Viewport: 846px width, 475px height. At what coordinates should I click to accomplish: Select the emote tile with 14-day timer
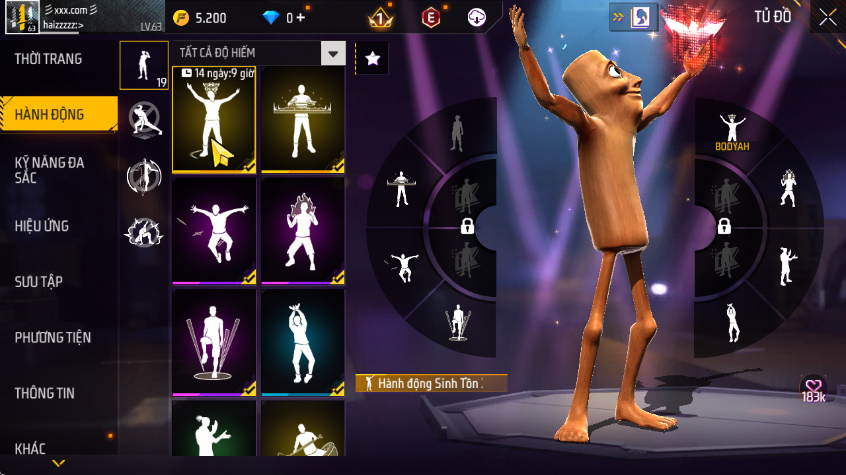(213, 120)
